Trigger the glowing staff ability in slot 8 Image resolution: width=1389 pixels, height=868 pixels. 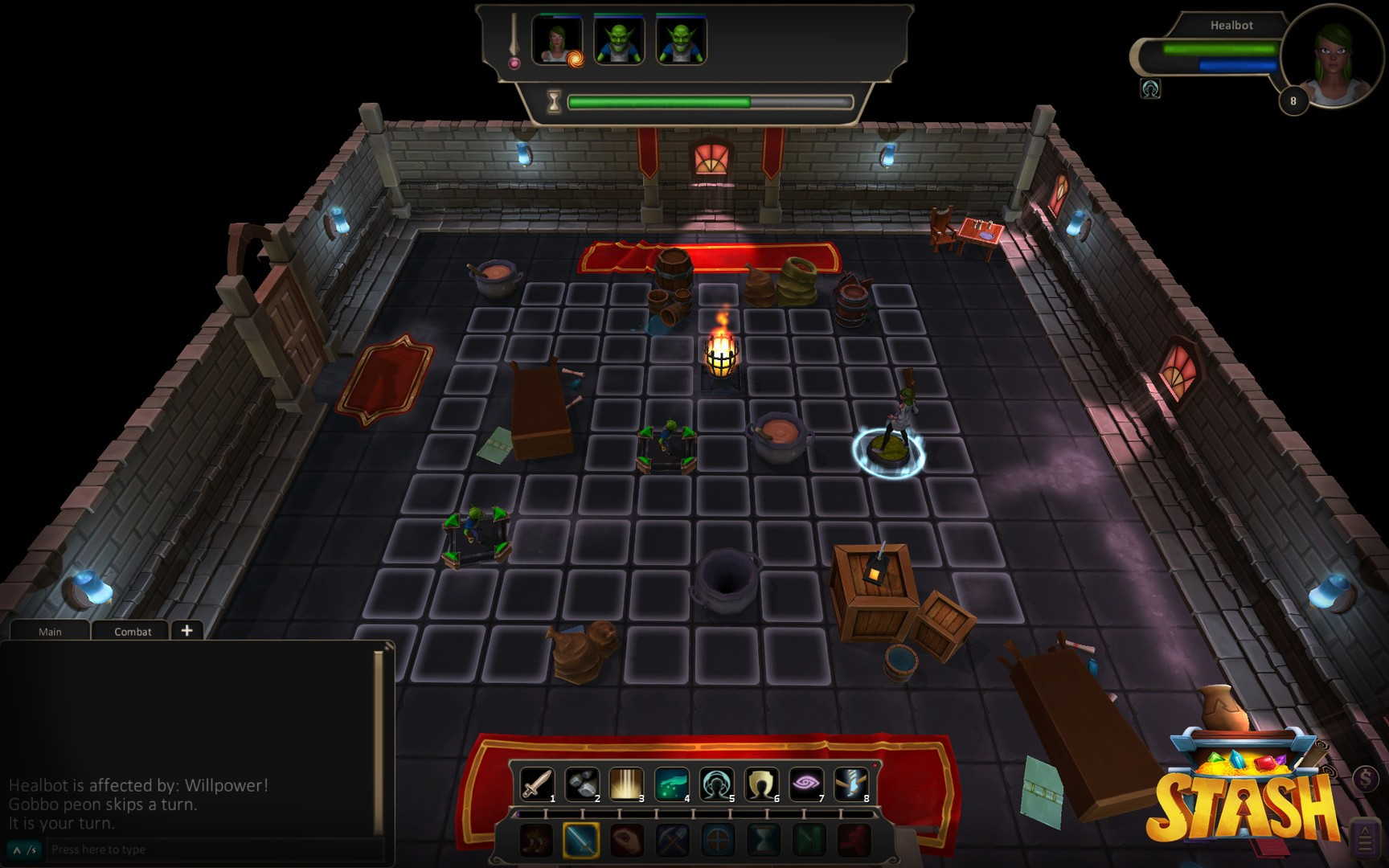click(x=851, y=784)
